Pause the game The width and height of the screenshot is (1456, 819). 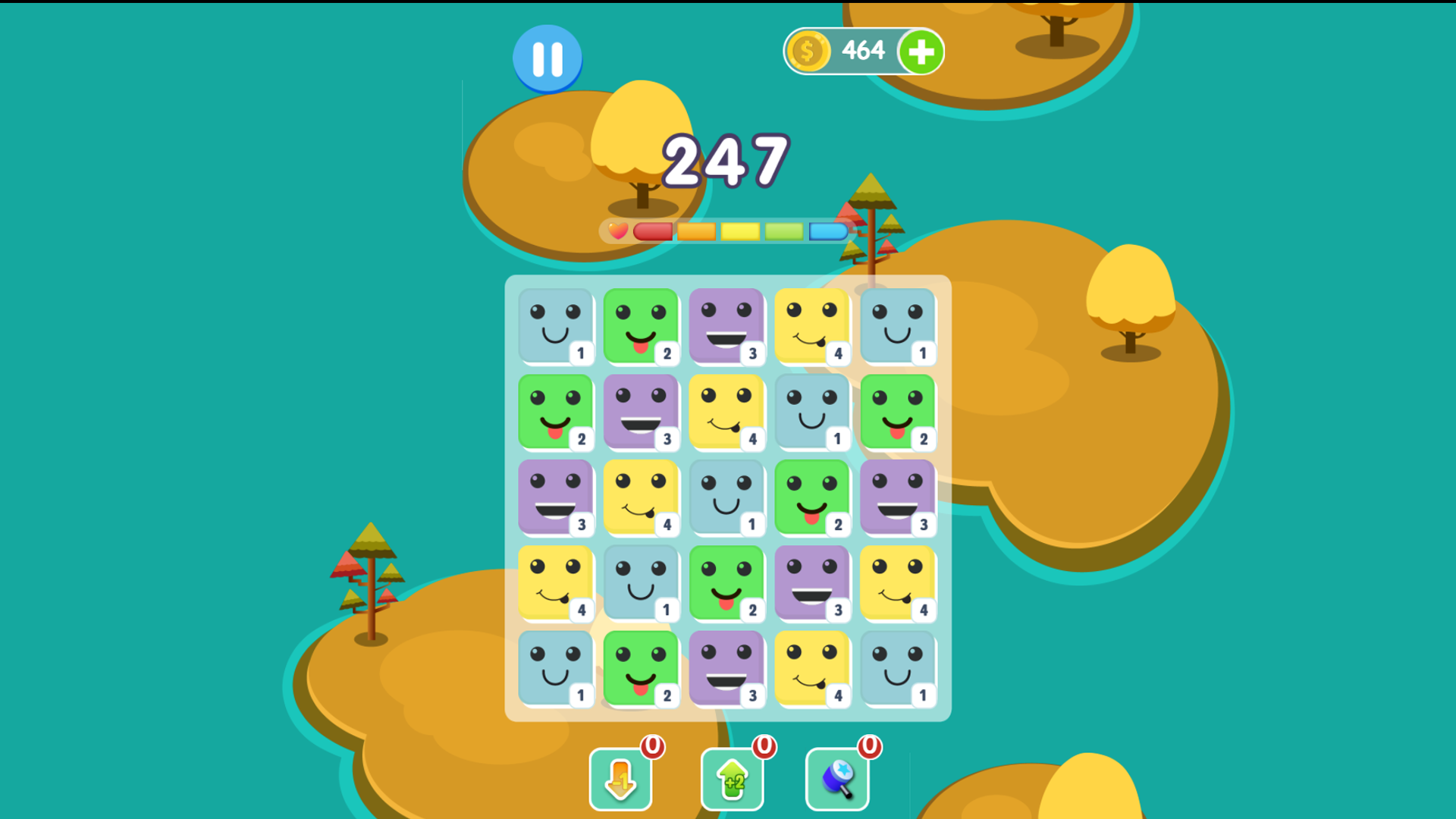point(548,59)
